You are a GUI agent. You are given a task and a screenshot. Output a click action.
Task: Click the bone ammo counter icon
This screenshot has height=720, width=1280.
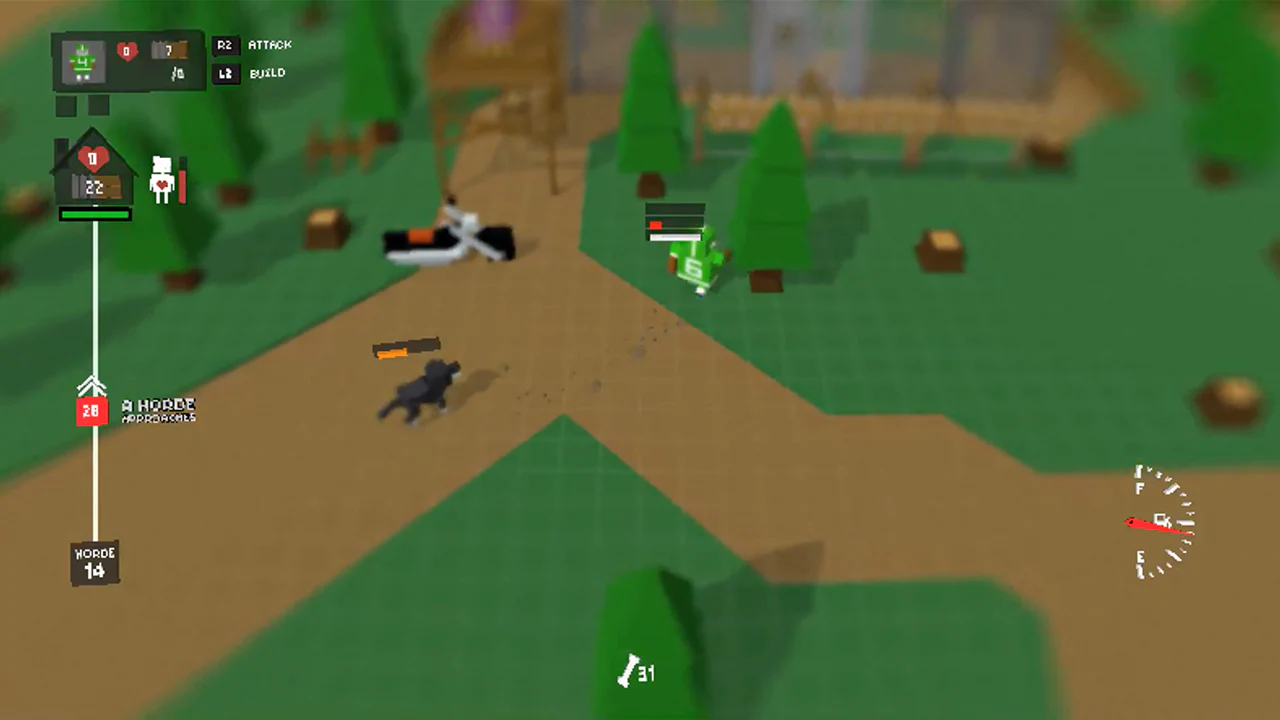point(630,673)
